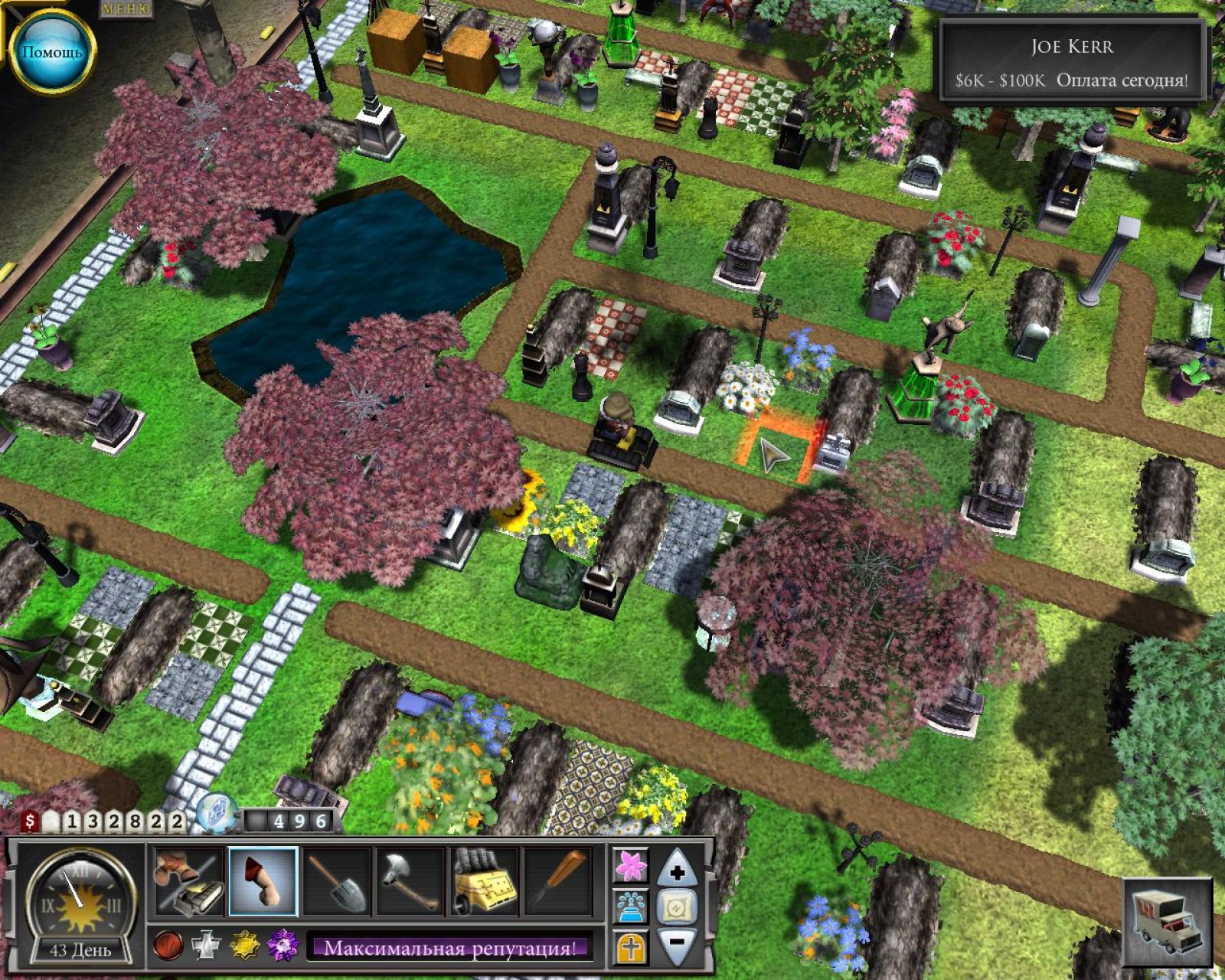The image size is (1225, 980).
Task: Click the day clock dial
Action: pyautogui.click(x=79, y=898)
